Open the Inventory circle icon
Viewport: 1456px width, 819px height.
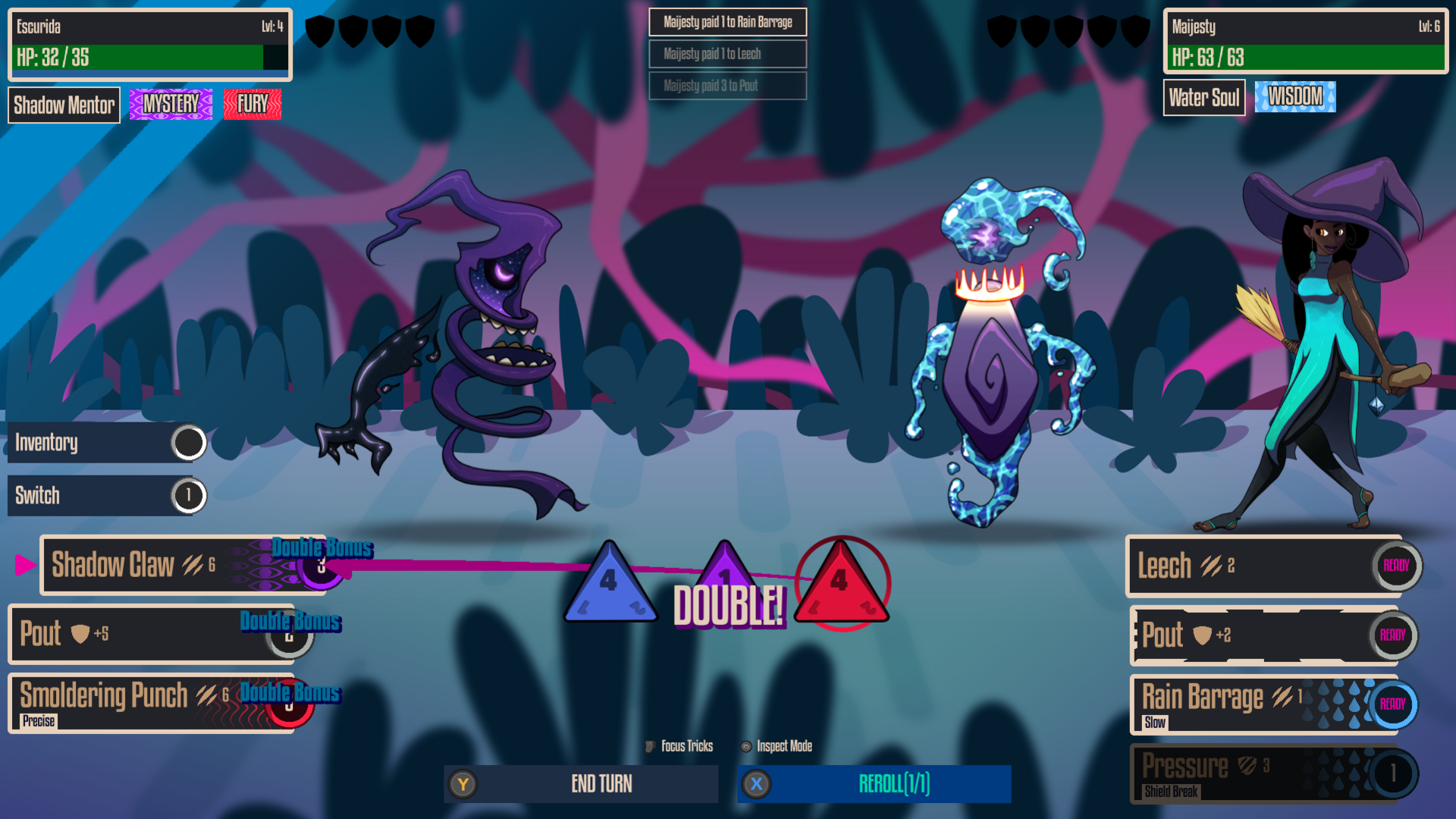pos(187,442)
